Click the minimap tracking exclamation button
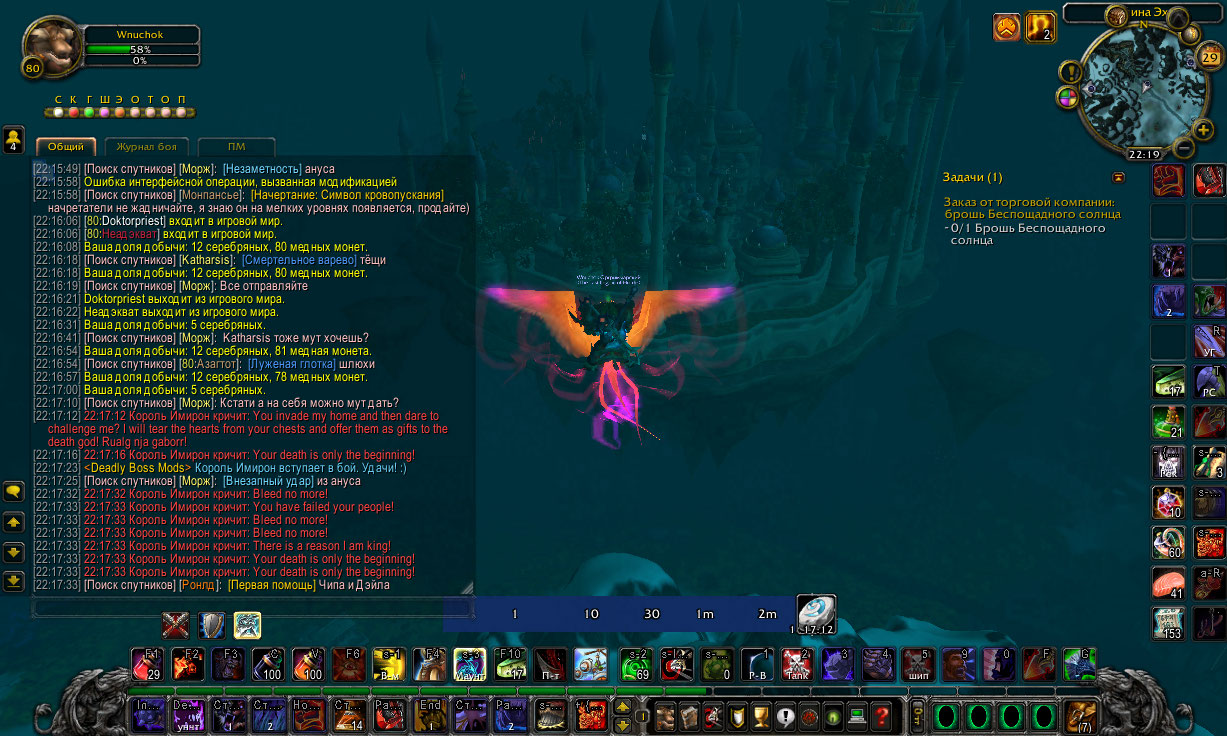The height and width of the screenshot is (736, 1227). coord(1071,72)
